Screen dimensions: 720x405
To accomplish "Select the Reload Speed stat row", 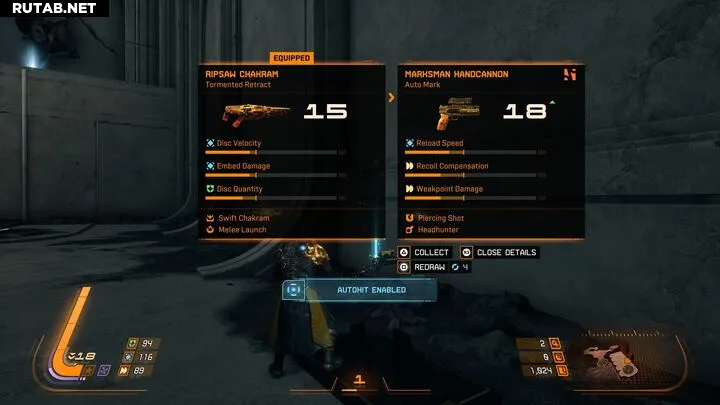I will 476,147.
